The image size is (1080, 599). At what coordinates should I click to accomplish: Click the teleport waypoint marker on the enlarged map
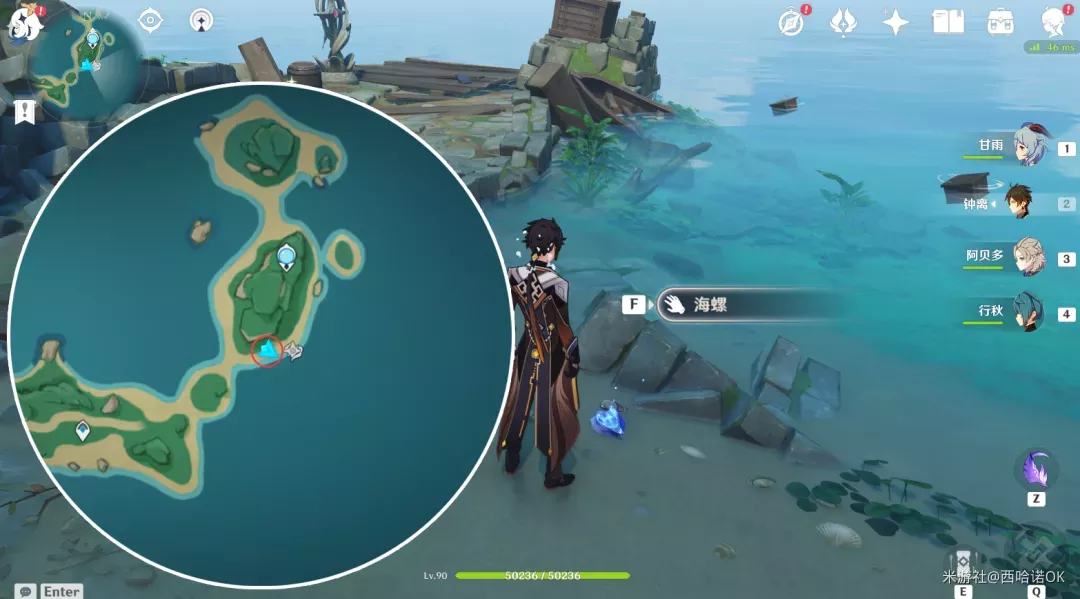(x=287, y=257)
